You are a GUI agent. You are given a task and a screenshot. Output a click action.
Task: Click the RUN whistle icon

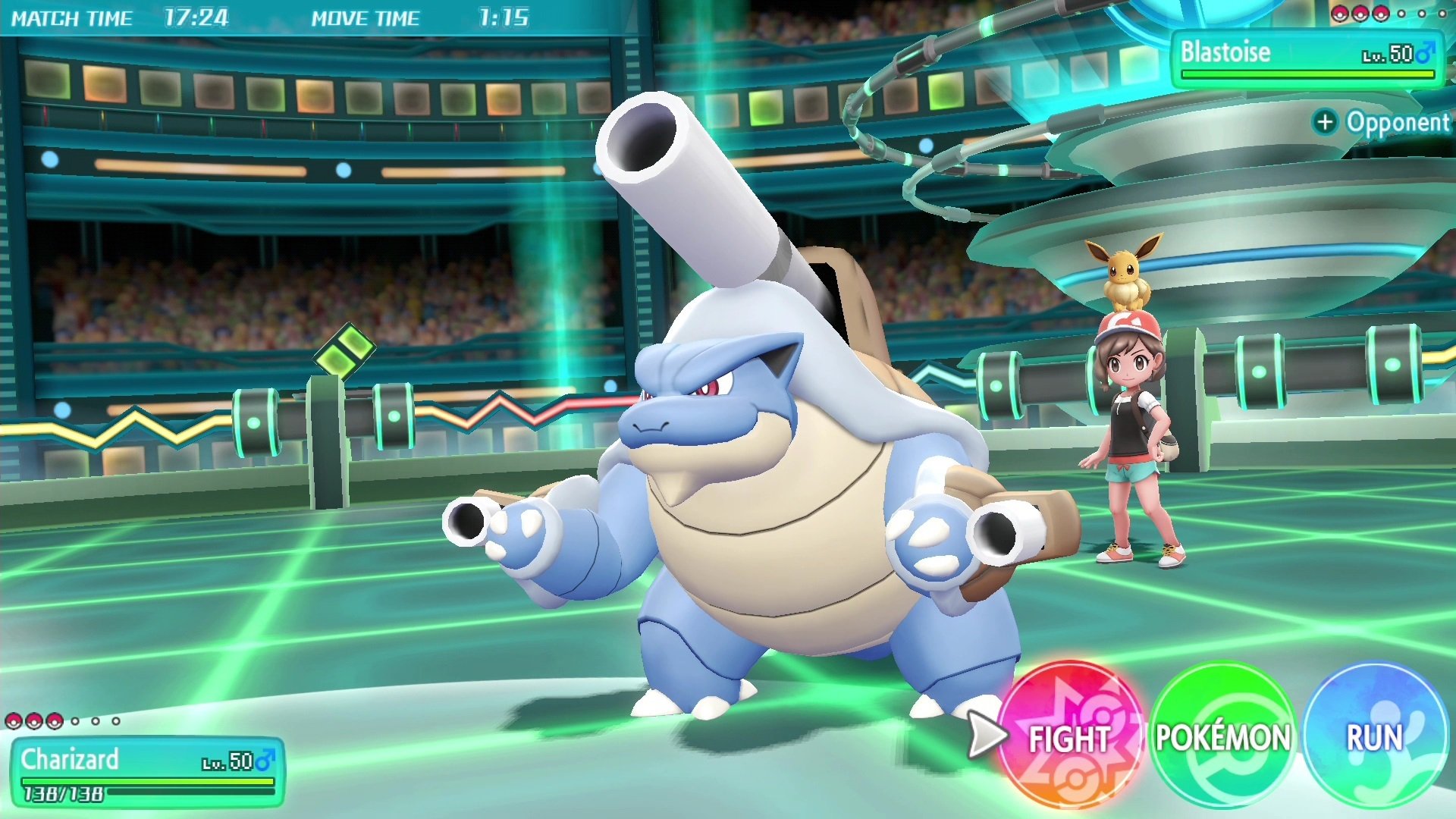1374,734
